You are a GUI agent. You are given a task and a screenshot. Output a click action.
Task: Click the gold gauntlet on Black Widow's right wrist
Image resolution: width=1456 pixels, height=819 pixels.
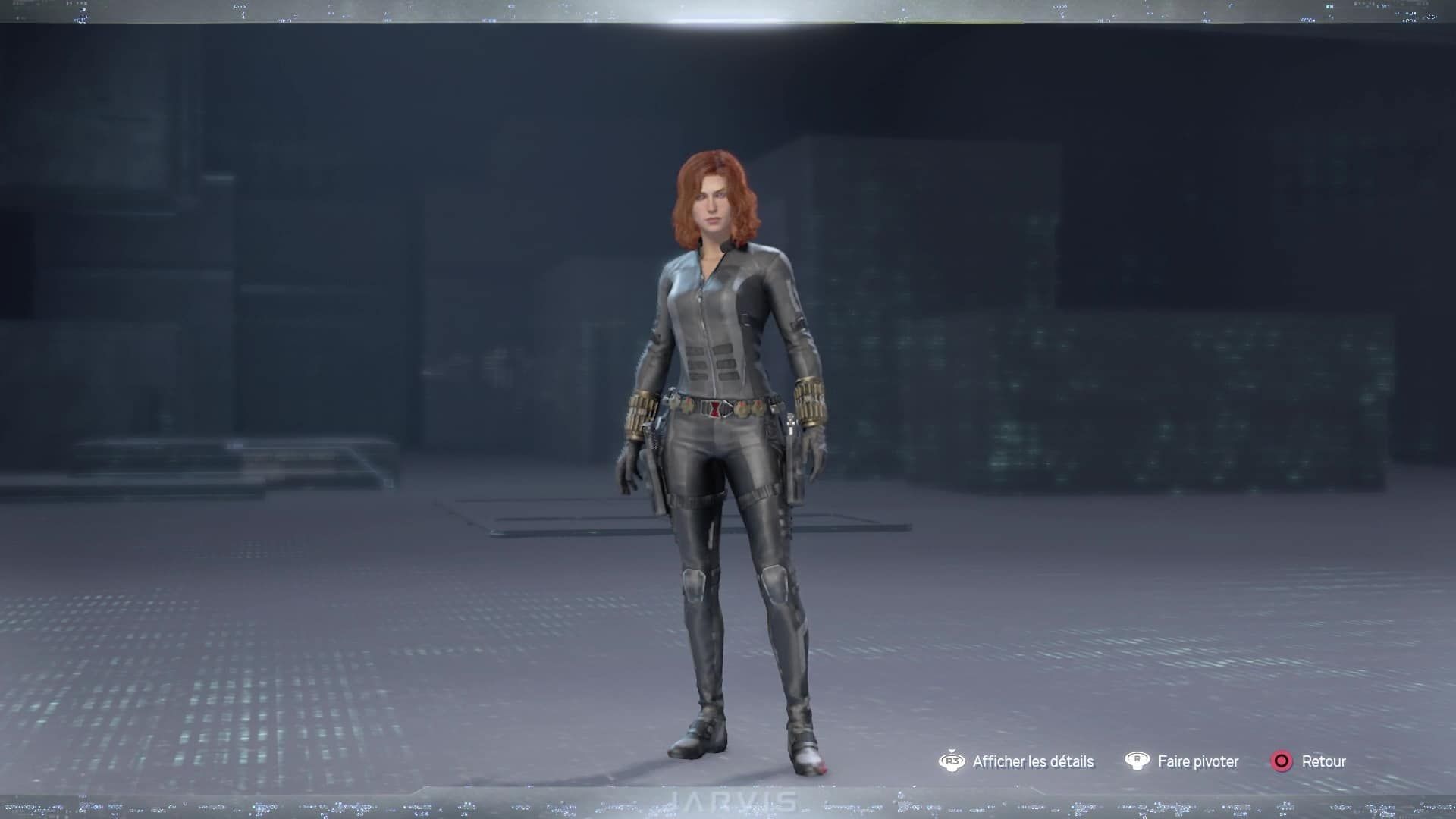point(642,411)
